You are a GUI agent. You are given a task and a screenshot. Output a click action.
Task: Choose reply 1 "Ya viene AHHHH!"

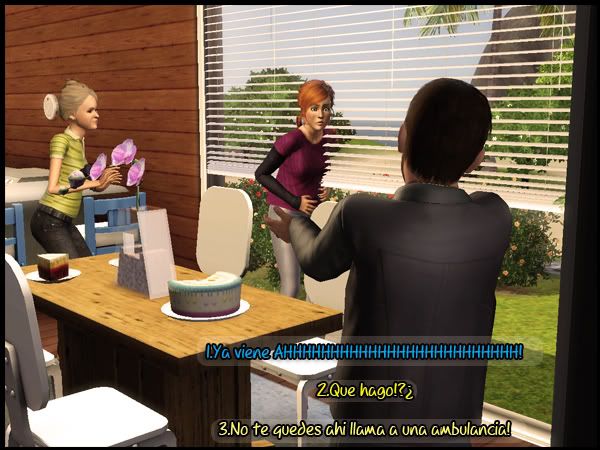coord(364,352)
